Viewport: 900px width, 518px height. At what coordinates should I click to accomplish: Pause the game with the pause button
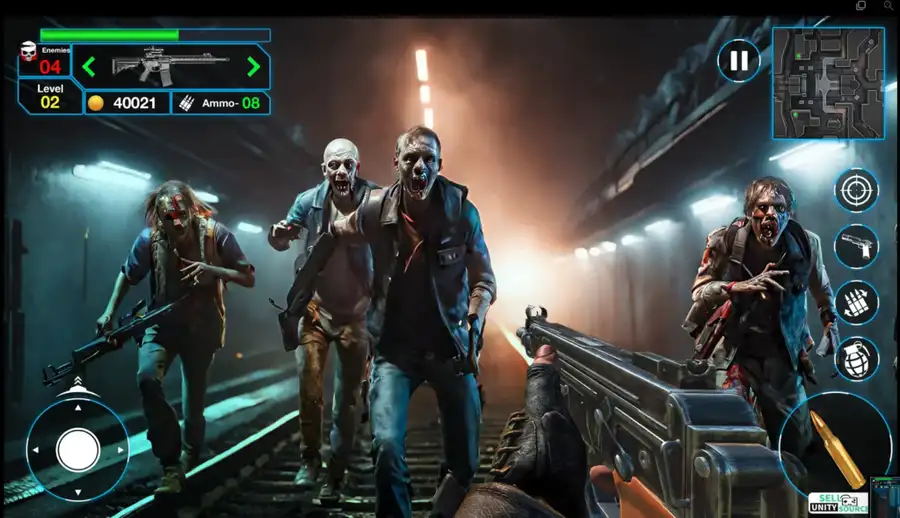point(738,61)
